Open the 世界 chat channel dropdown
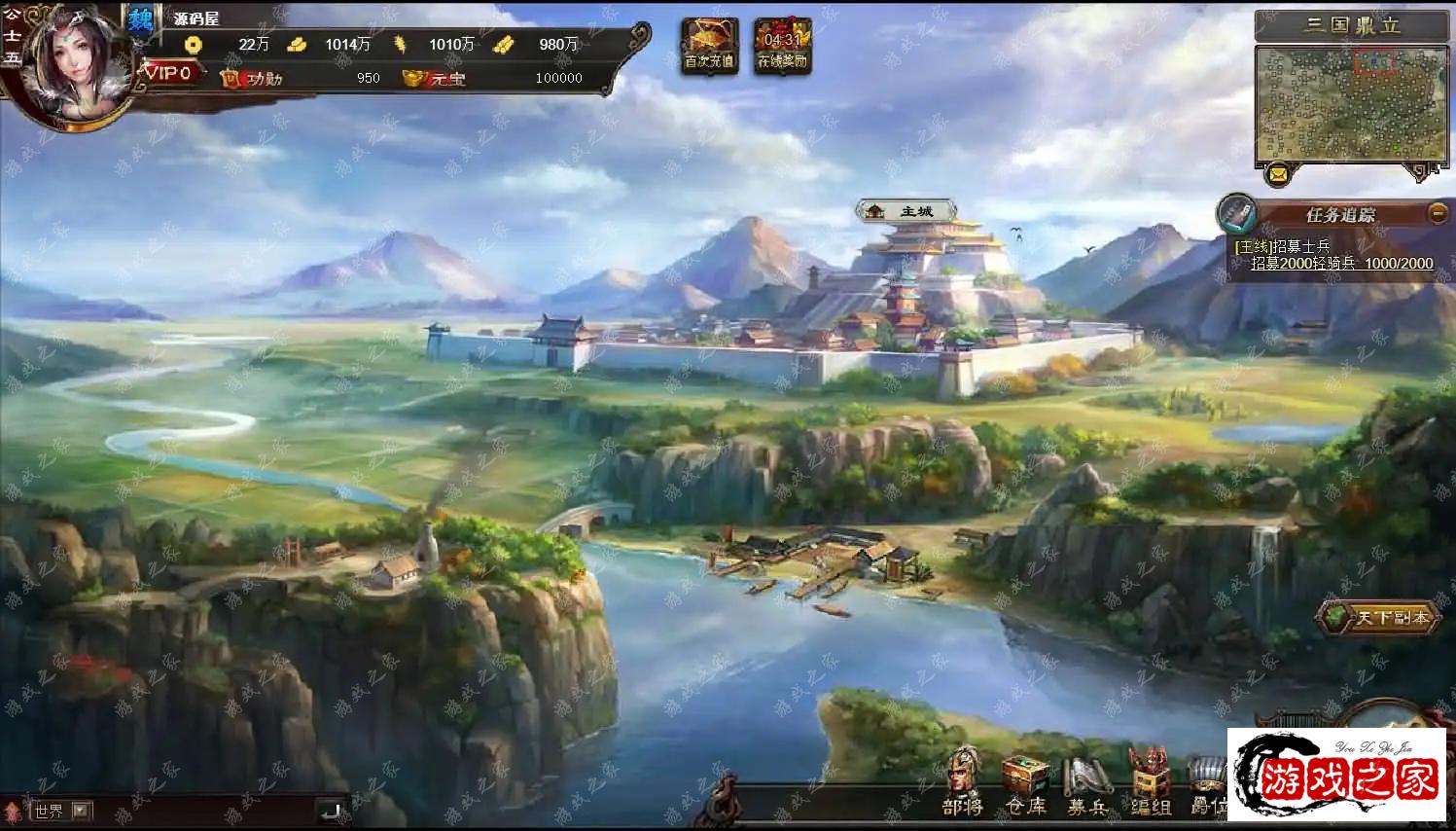The width and height of the screenshot is (1456, 831). click(82, 810)
